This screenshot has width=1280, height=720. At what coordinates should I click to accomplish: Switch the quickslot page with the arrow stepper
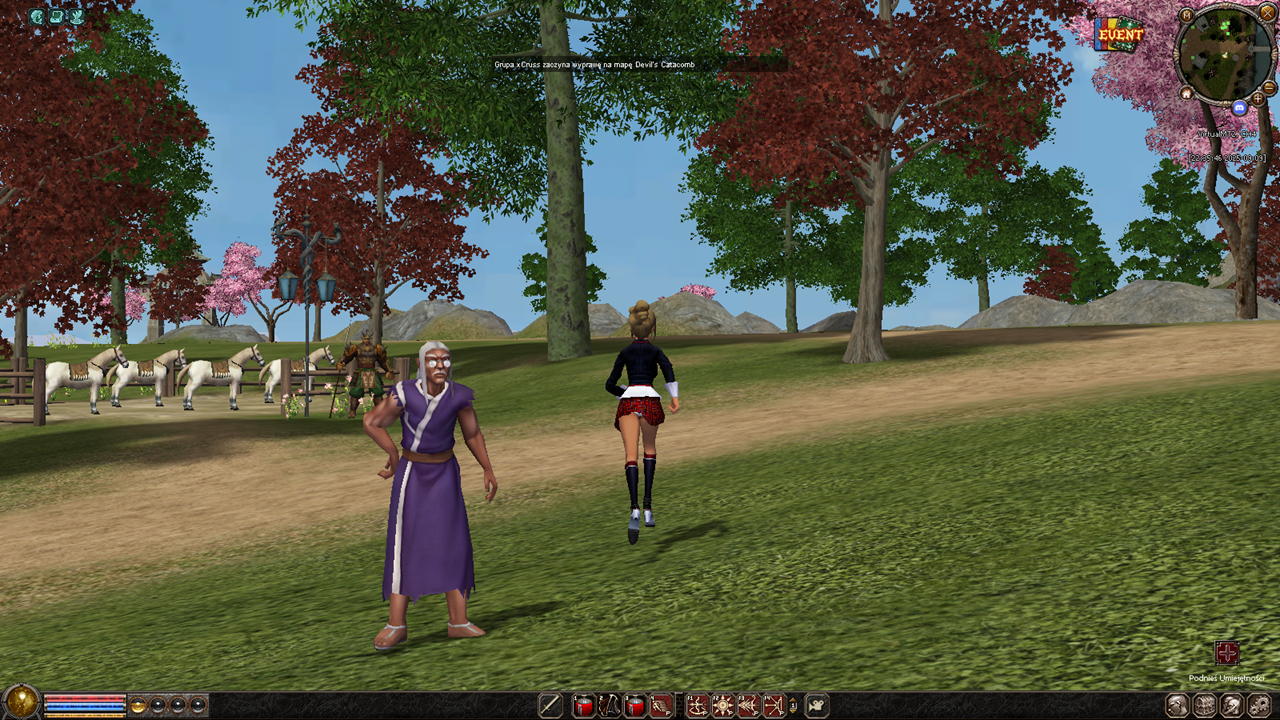793,706
